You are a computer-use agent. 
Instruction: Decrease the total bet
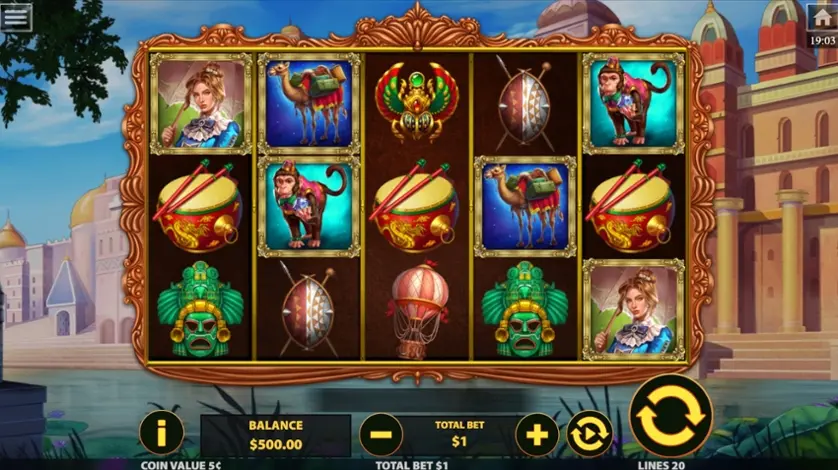(381, 435)
